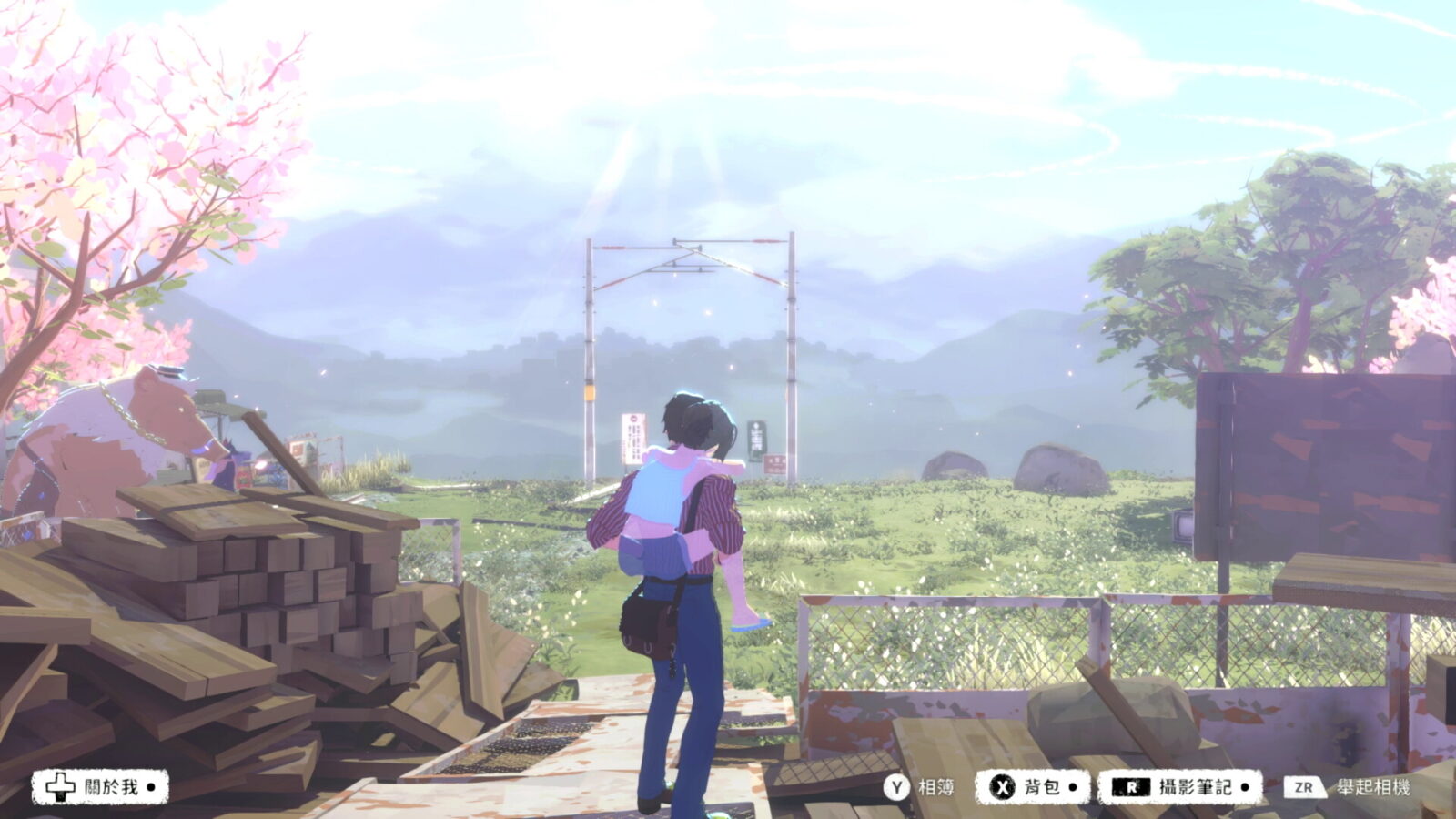Viewport: 1456px width, 819px height.
Task: Click the round crossing sign near the railway
Action: (x=632, y=419)
